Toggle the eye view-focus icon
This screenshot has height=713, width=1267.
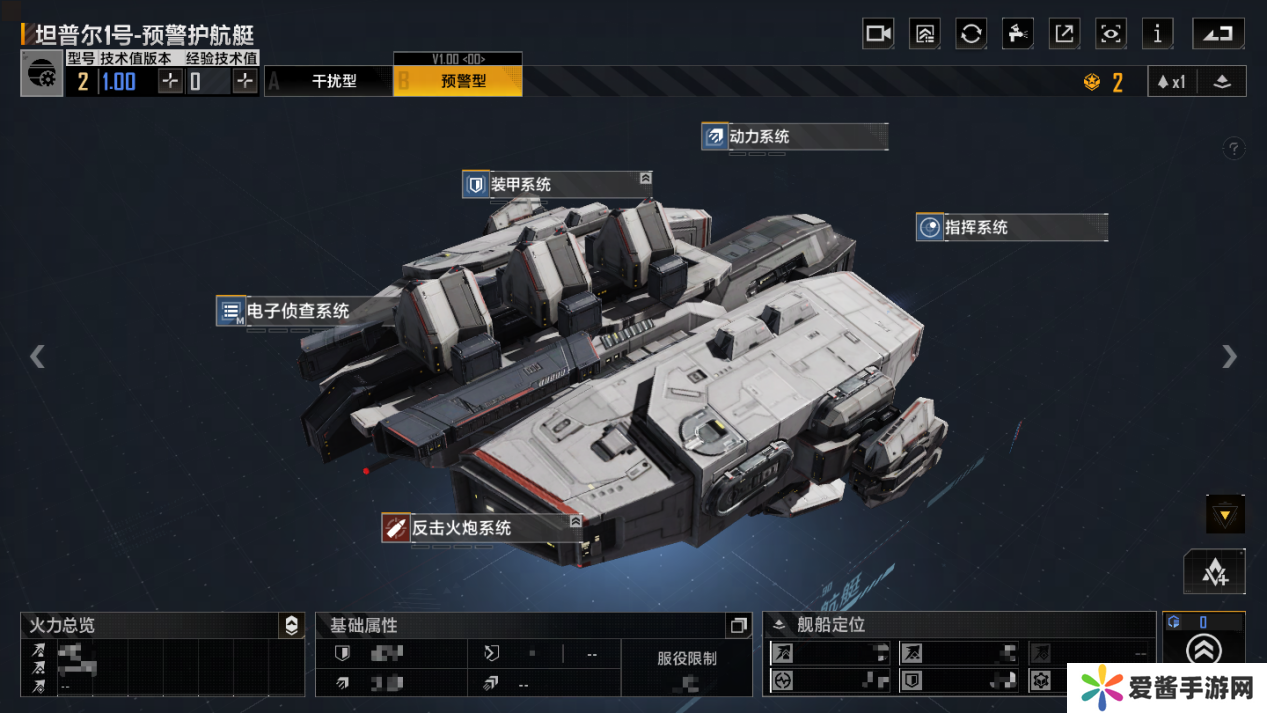pyautogui.click(x=1111, y=33)
